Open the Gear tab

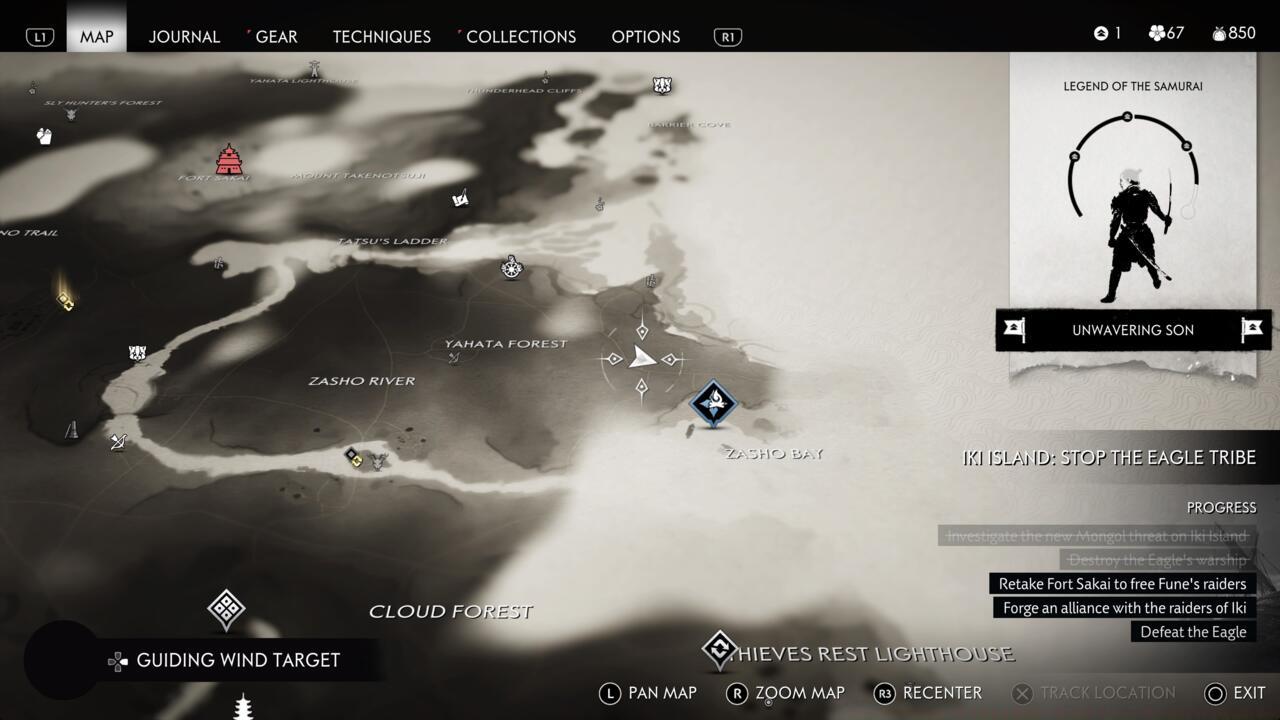pyautogui.click(x=276, y=36)
